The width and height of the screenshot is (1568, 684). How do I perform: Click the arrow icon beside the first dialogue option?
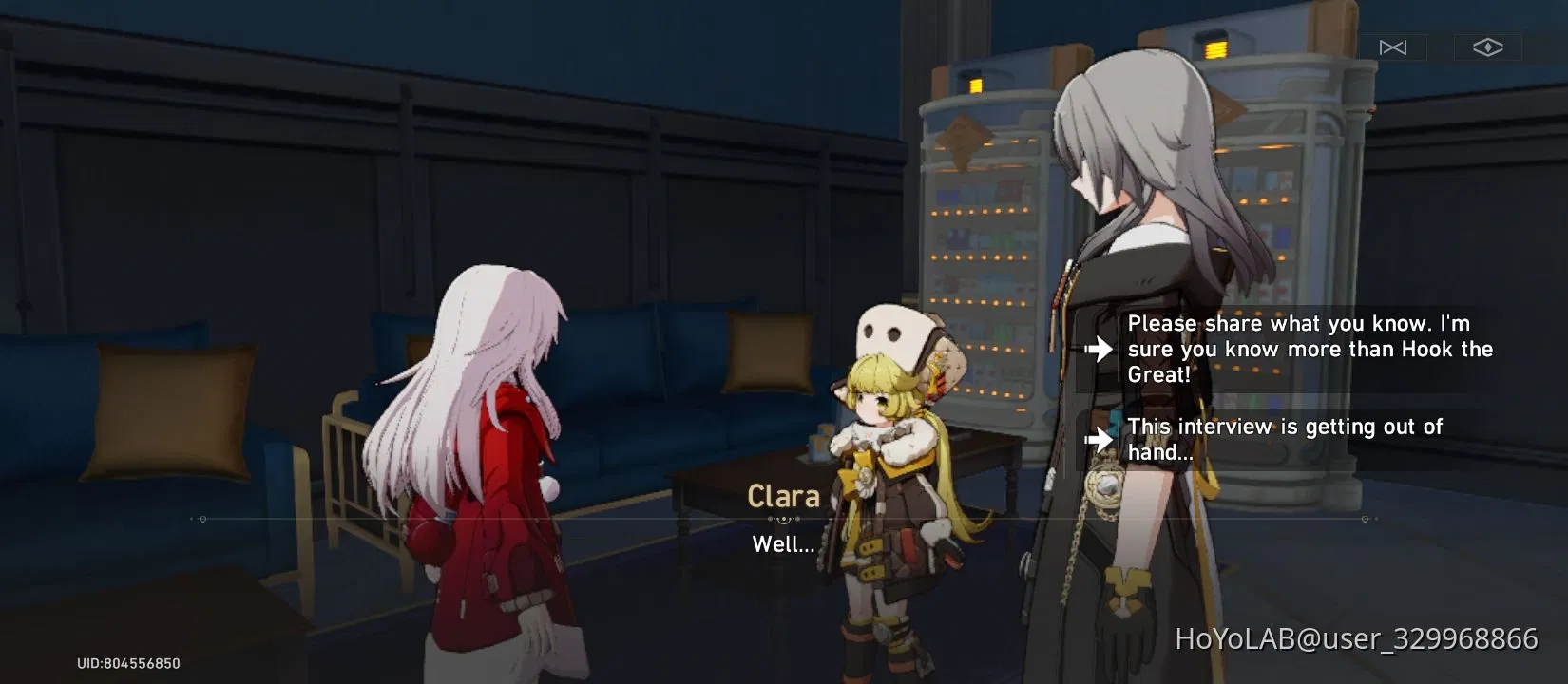click(1100, 350)
